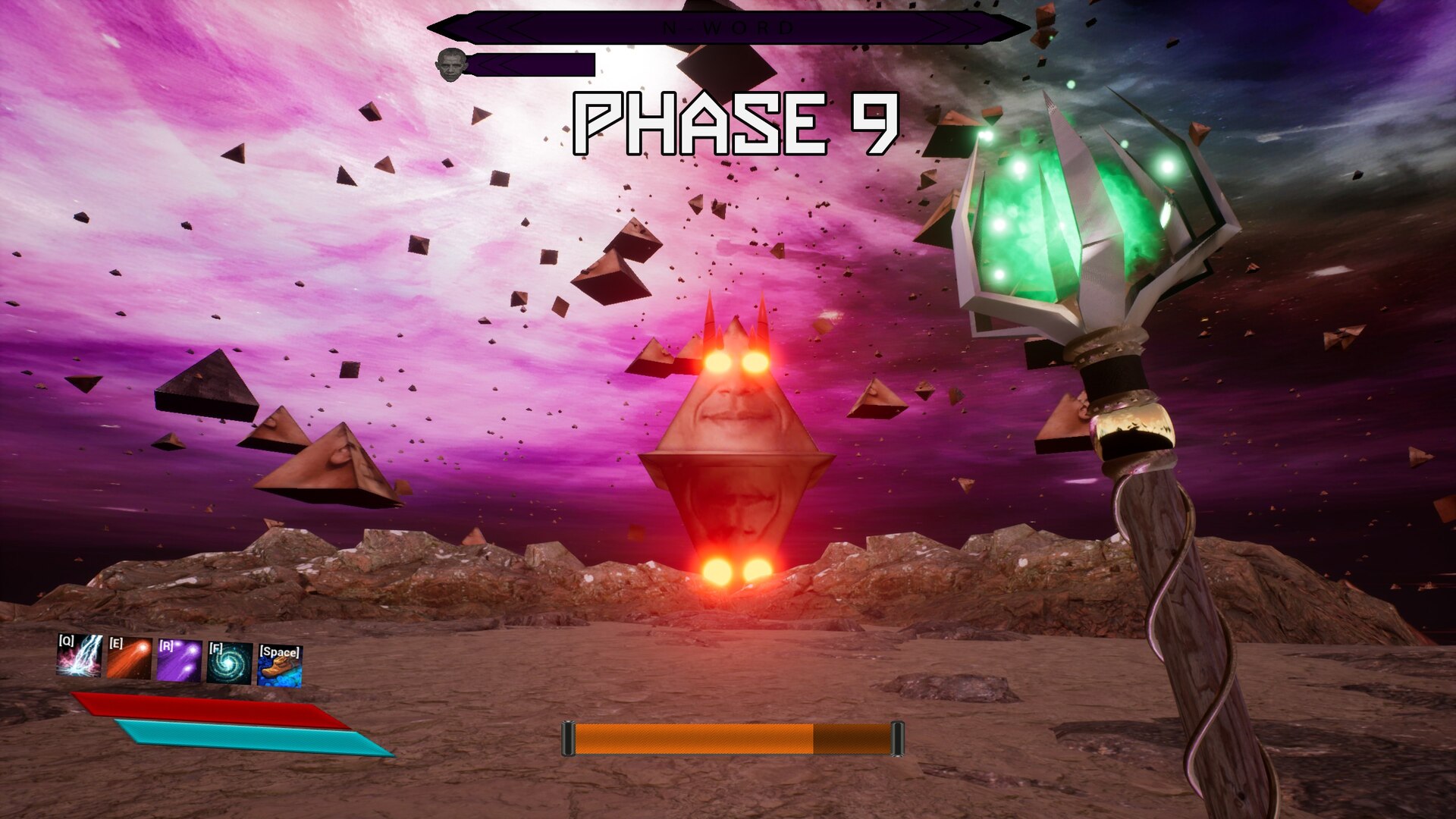This screenshot has height=819, width=1456.
Task: Activate the lightning strike ability icon
Action: pos(80,656)
